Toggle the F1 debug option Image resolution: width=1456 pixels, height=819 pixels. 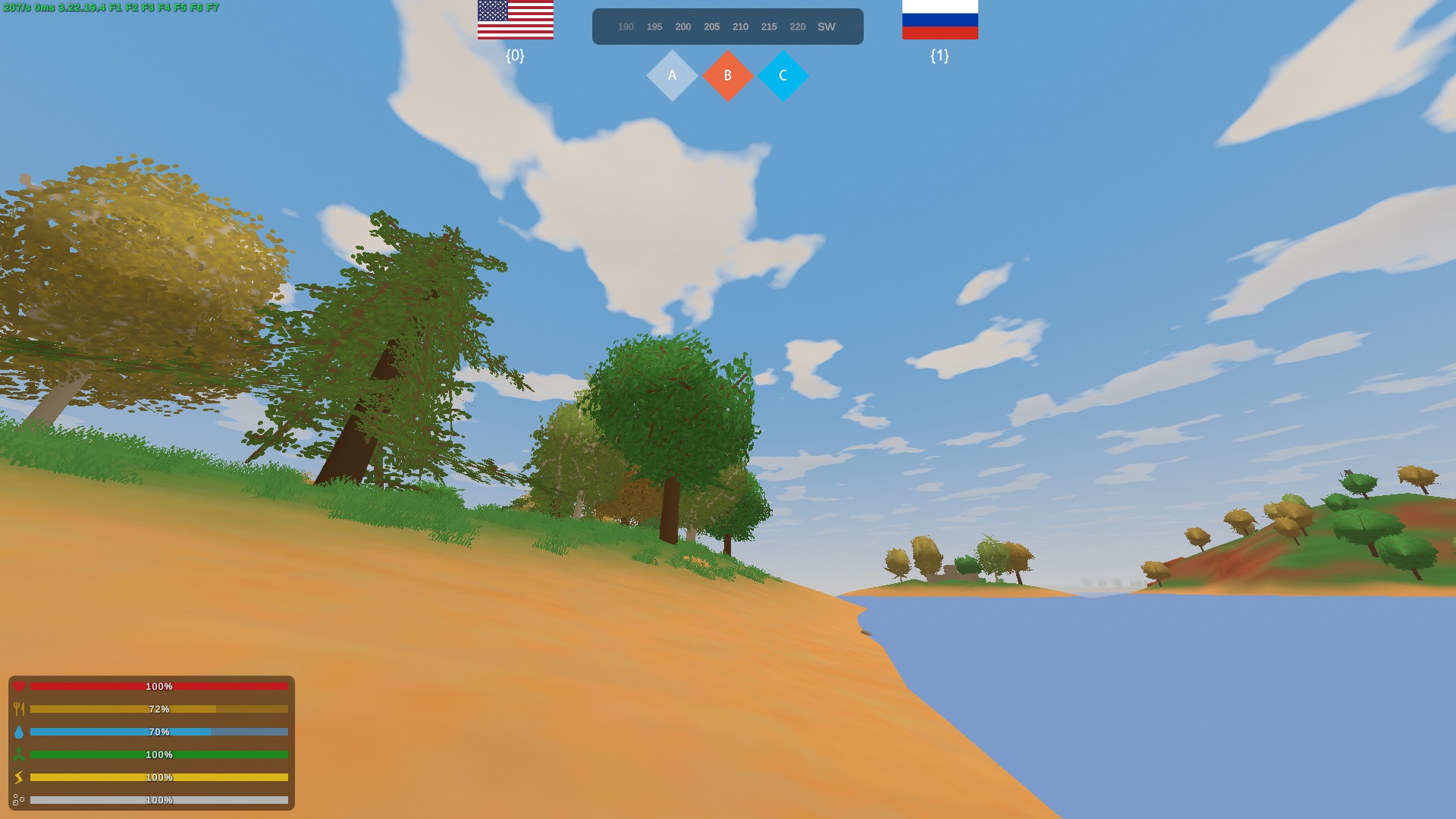pyautogui.click(x=115, y=8)
